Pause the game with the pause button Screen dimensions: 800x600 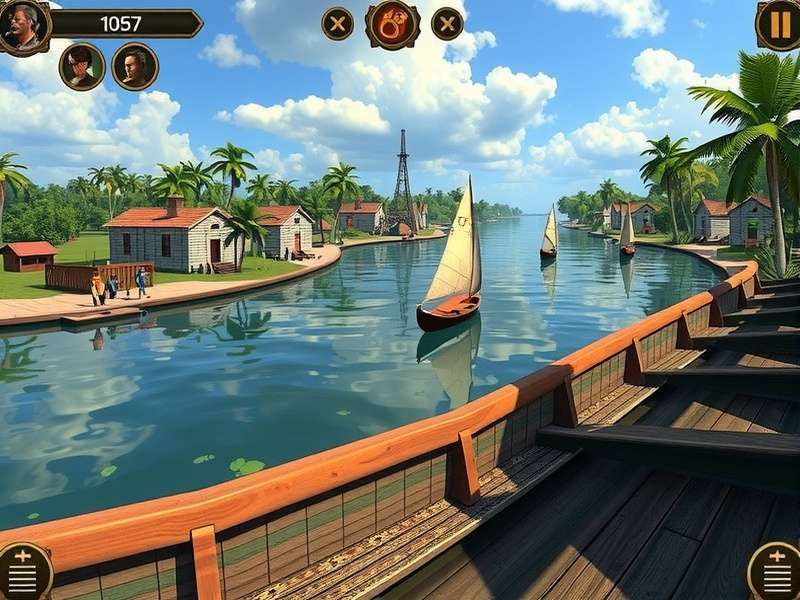[x=778, y=24]
